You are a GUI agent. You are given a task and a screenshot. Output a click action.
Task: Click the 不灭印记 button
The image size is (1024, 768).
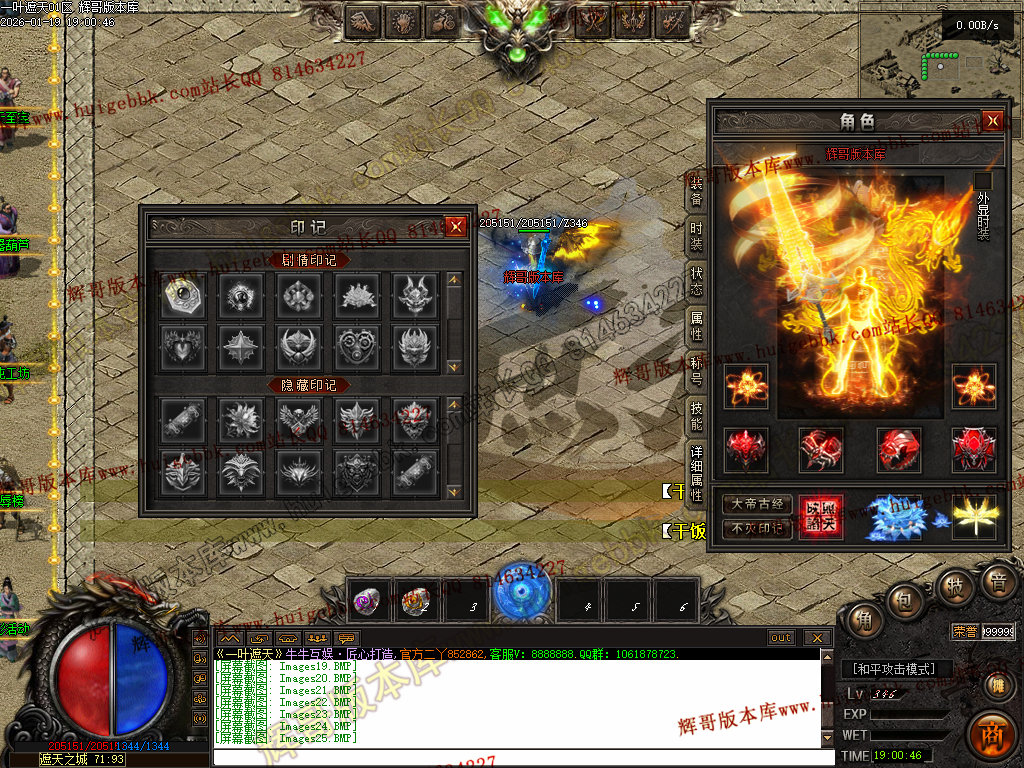[x=757, y=528]
